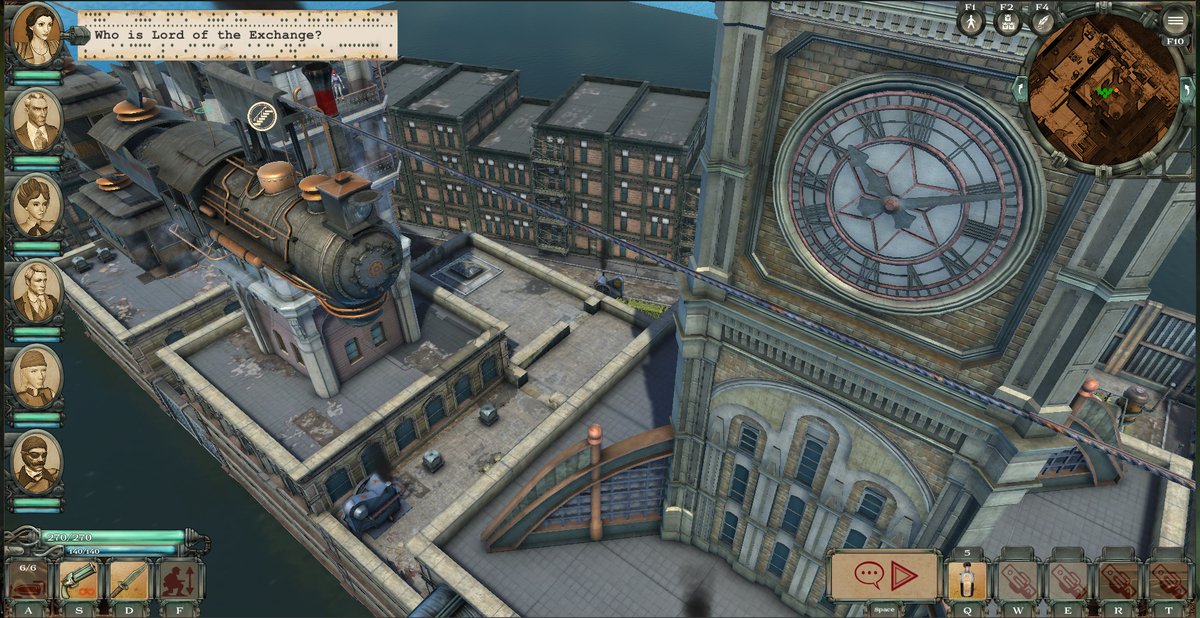This screenshot has height=618, width=1200.
Task: Select the eyepatch man portrait
Action: click(x=36, y=462)
